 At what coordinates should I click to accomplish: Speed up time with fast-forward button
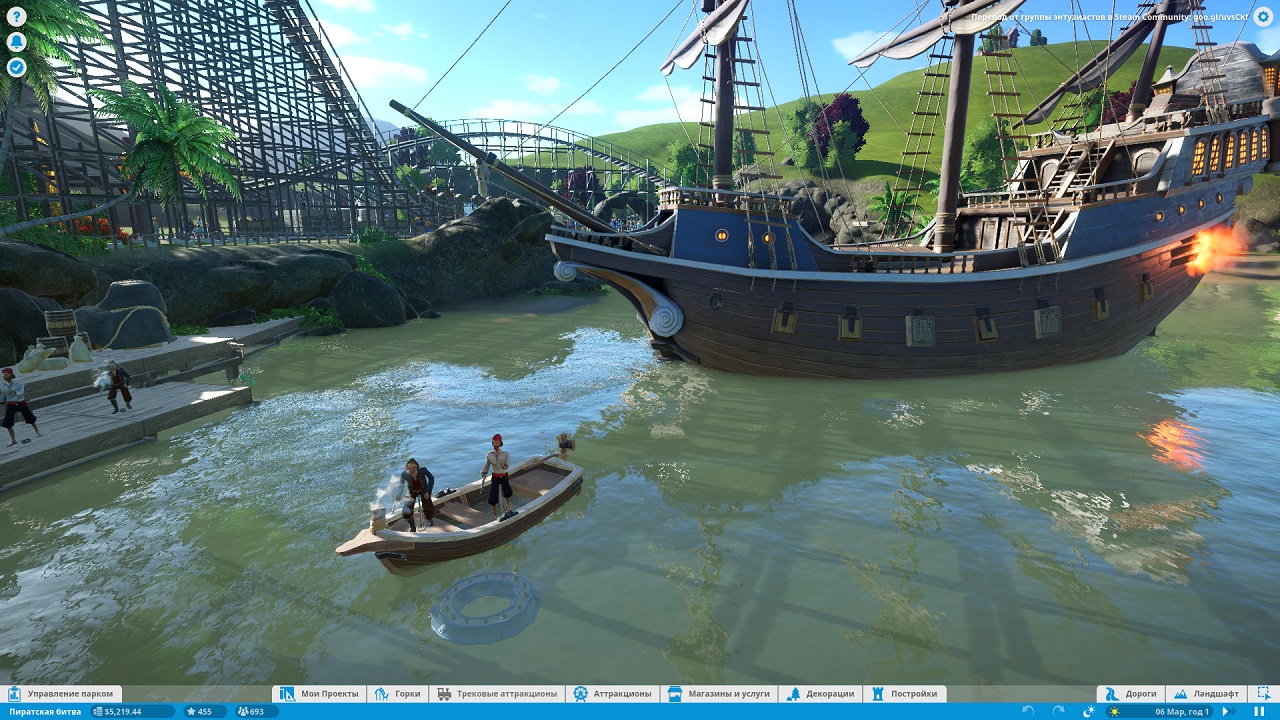(x=1226, y=711)
